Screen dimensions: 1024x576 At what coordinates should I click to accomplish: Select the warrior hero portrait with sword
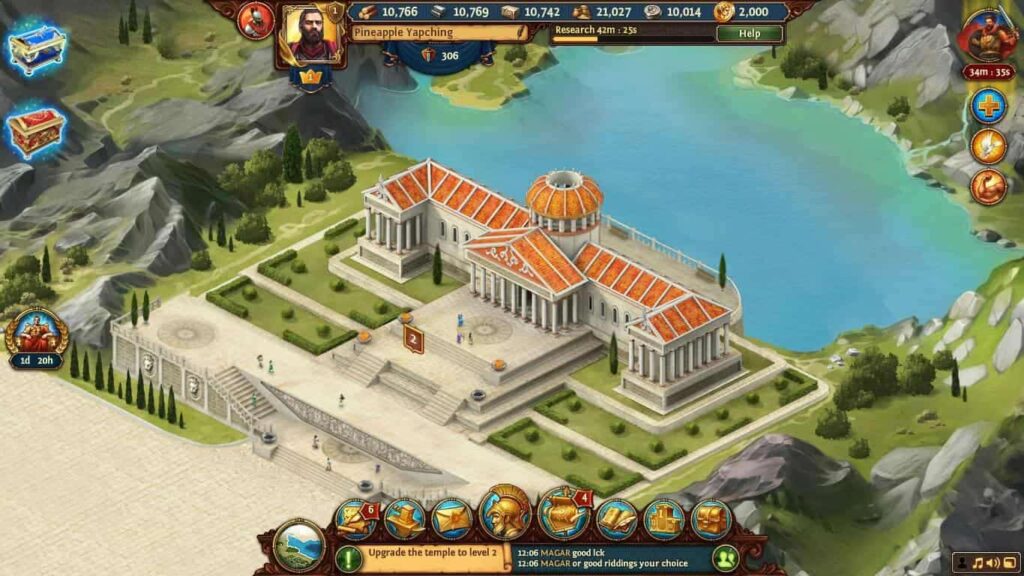pos(988,37)
